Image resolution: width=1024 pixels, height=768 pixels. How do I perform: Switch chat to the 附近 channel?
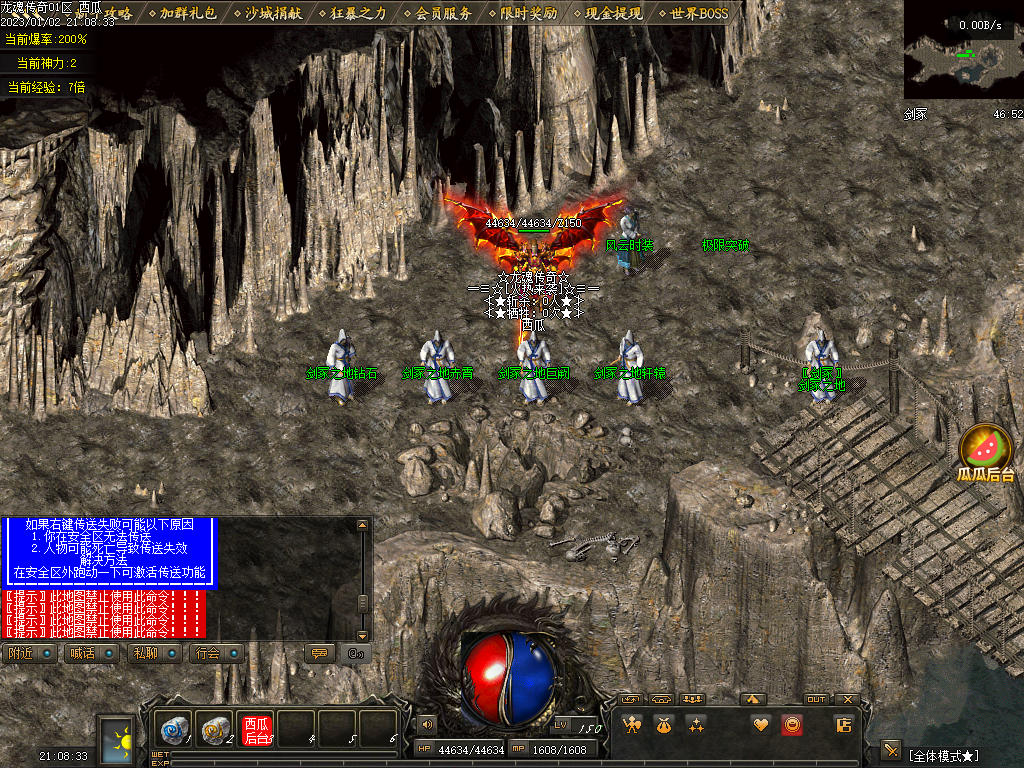pyautogui.click(x=29, y=653)
